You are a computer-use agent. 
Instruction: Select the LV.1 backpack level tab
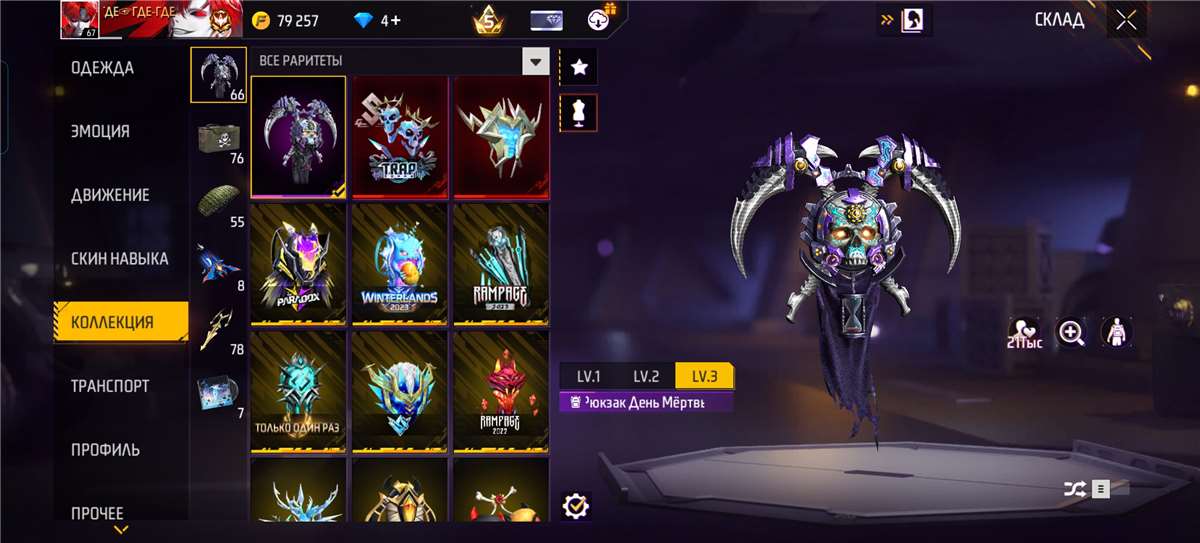[588, 376]
